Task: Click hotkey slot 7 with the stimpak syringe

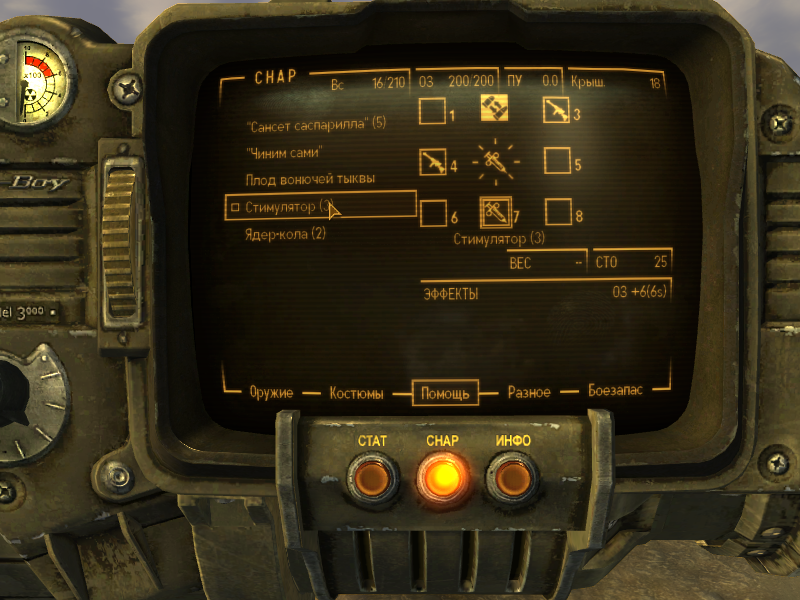Action: [495, 212]
